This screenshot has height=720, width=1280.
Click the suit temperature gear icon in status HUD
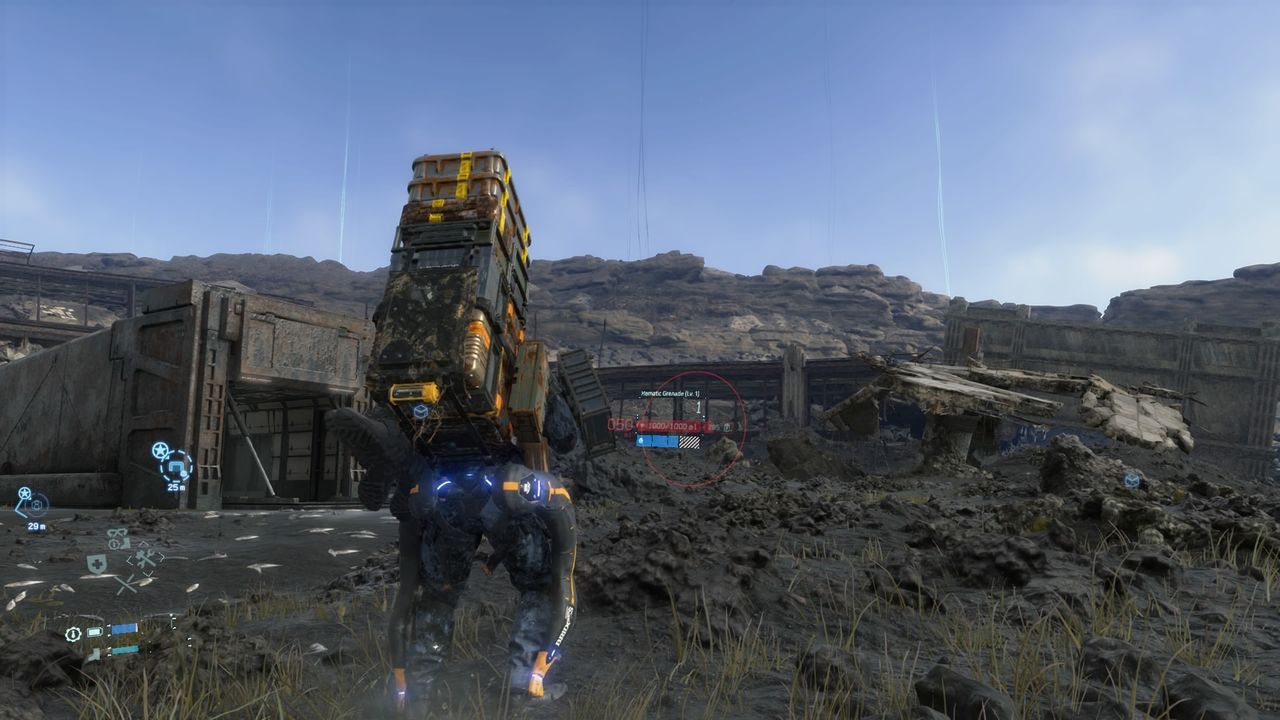tap(73, 634)
